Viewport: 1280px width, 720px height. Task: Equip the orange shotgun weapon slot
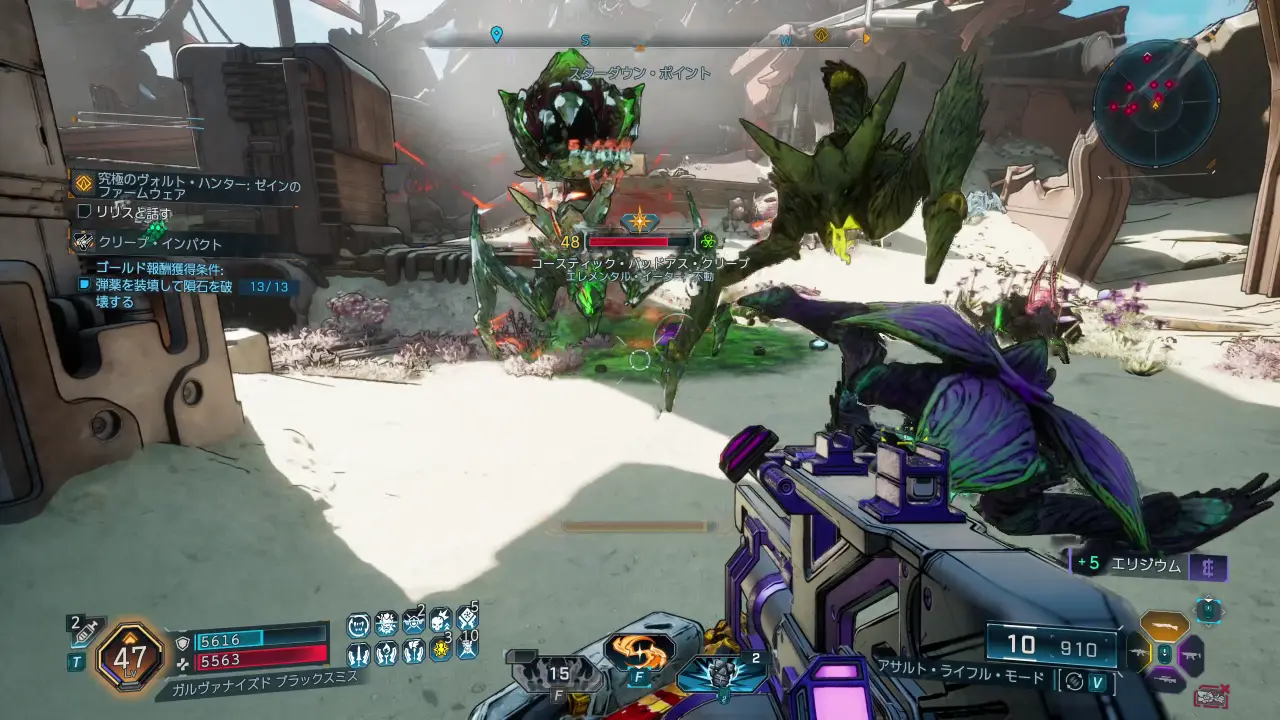pyautogui.click(x=1166, y=627)
